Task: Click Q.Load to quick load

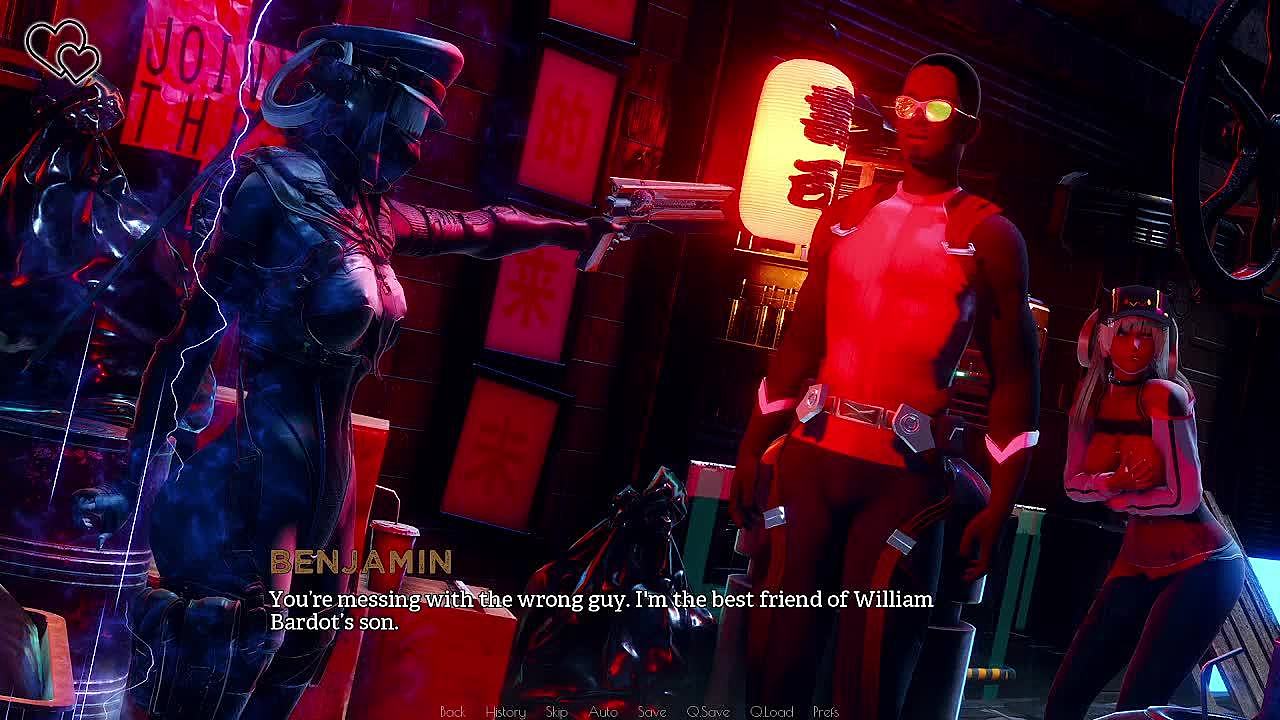Action: [771, 712]
